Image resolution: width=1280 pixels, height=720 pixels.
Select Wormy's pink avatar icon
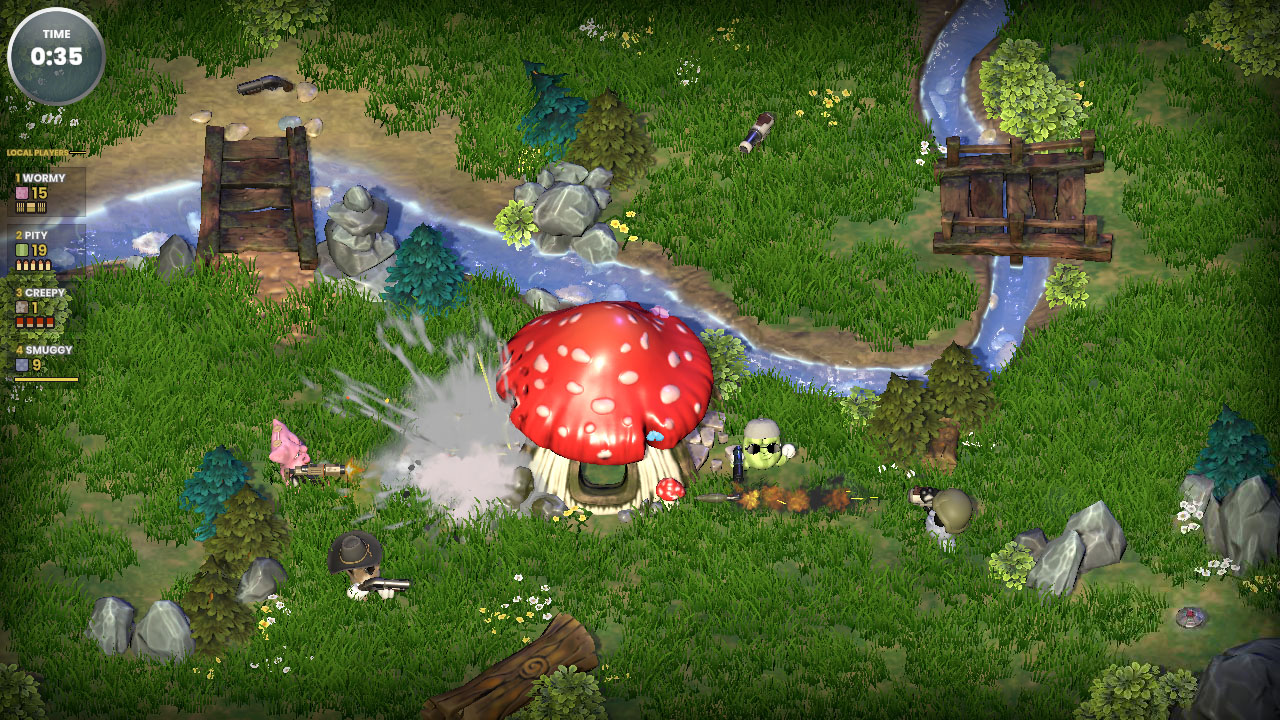click(21, 193)
